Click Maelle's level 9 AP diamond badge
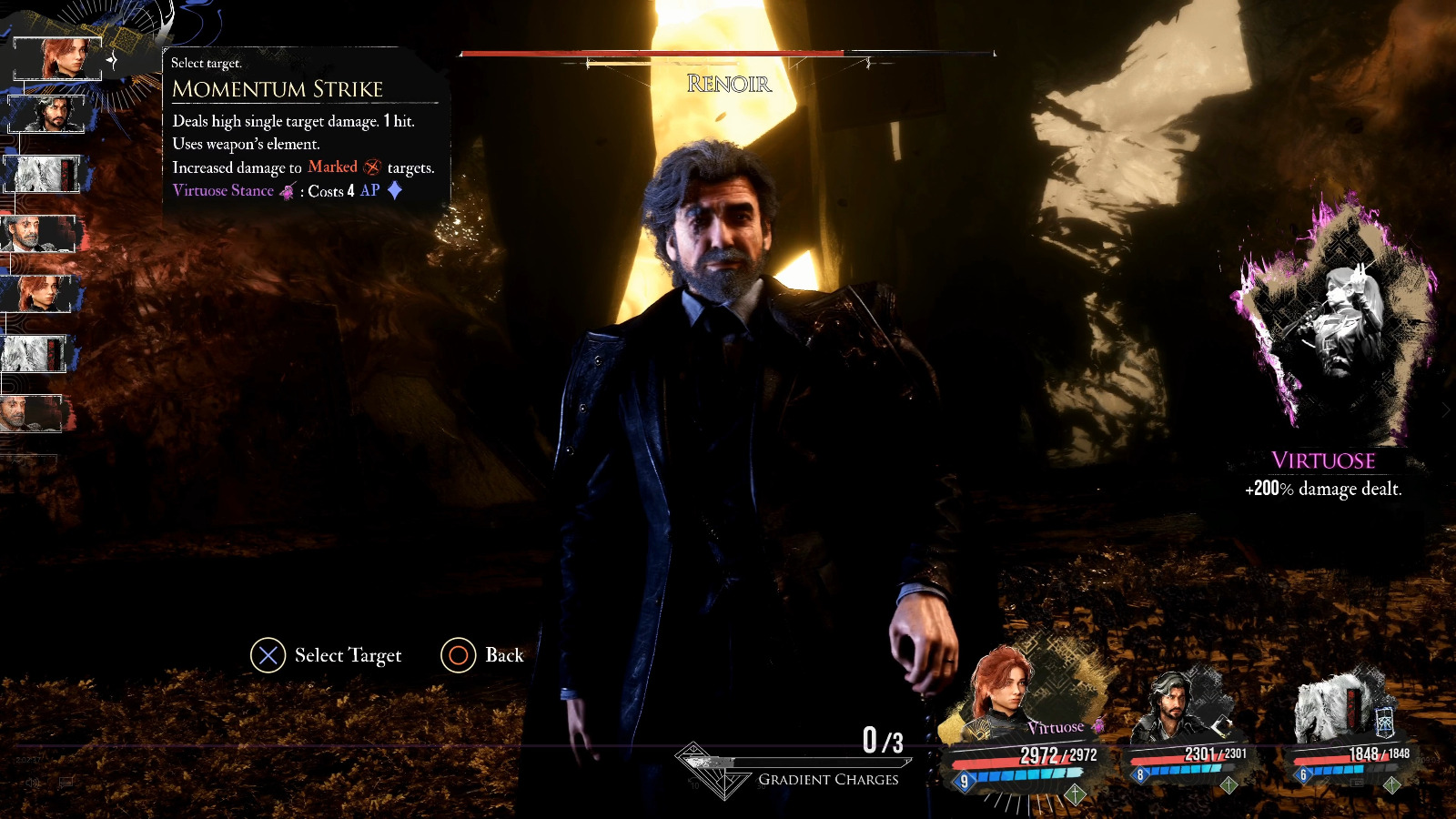 point(965,779)
